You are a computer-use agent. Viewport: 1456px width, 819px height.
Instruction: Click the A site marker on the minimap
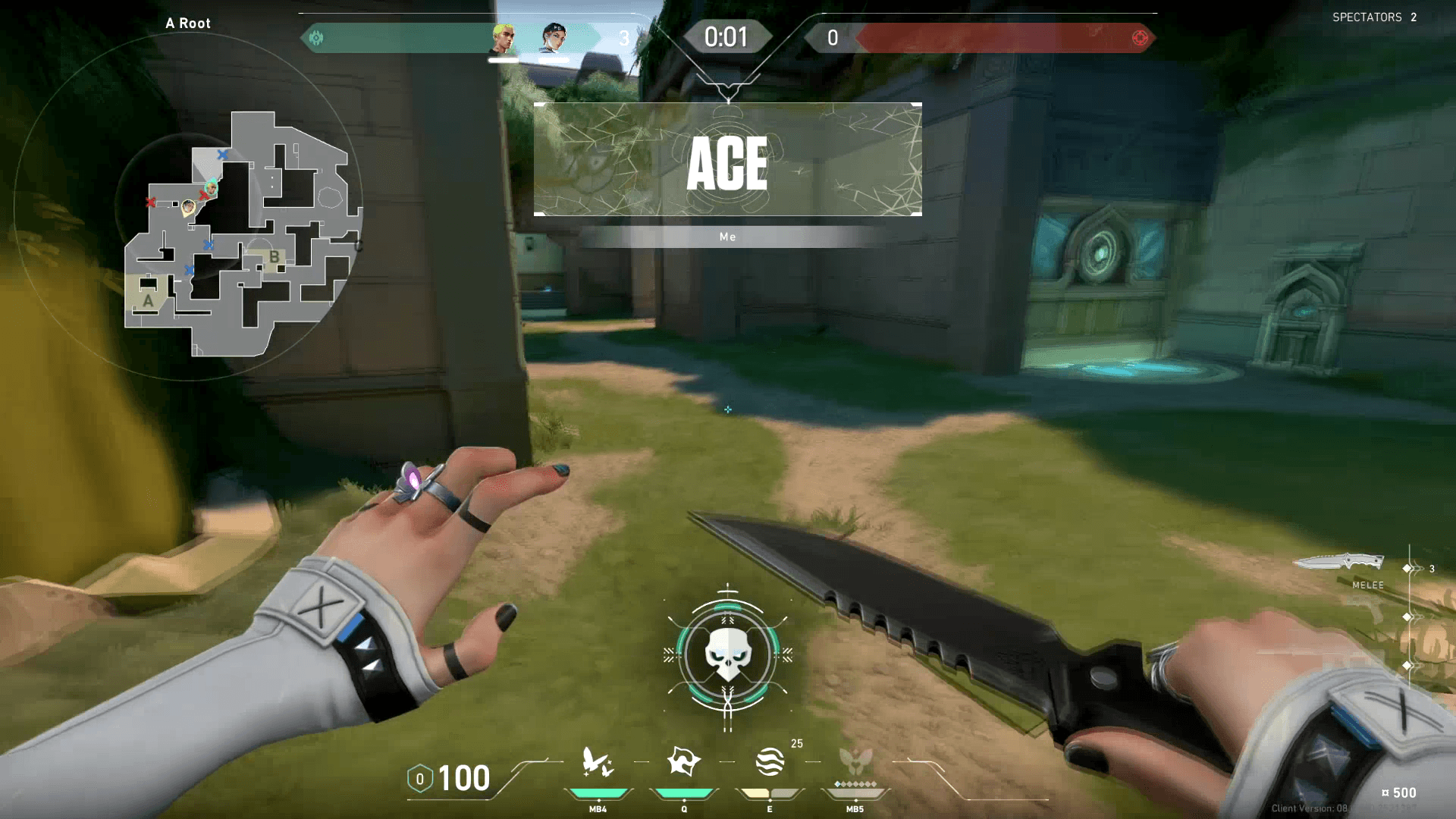coord(148,300)
